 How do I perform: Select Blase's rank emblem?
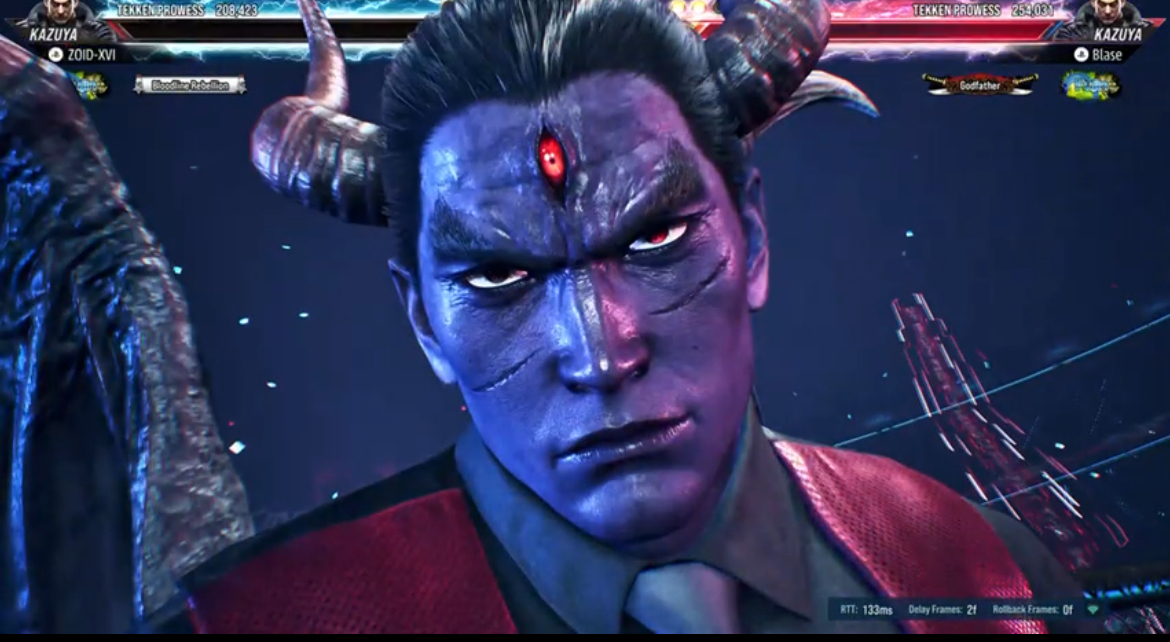point(1091,85)
